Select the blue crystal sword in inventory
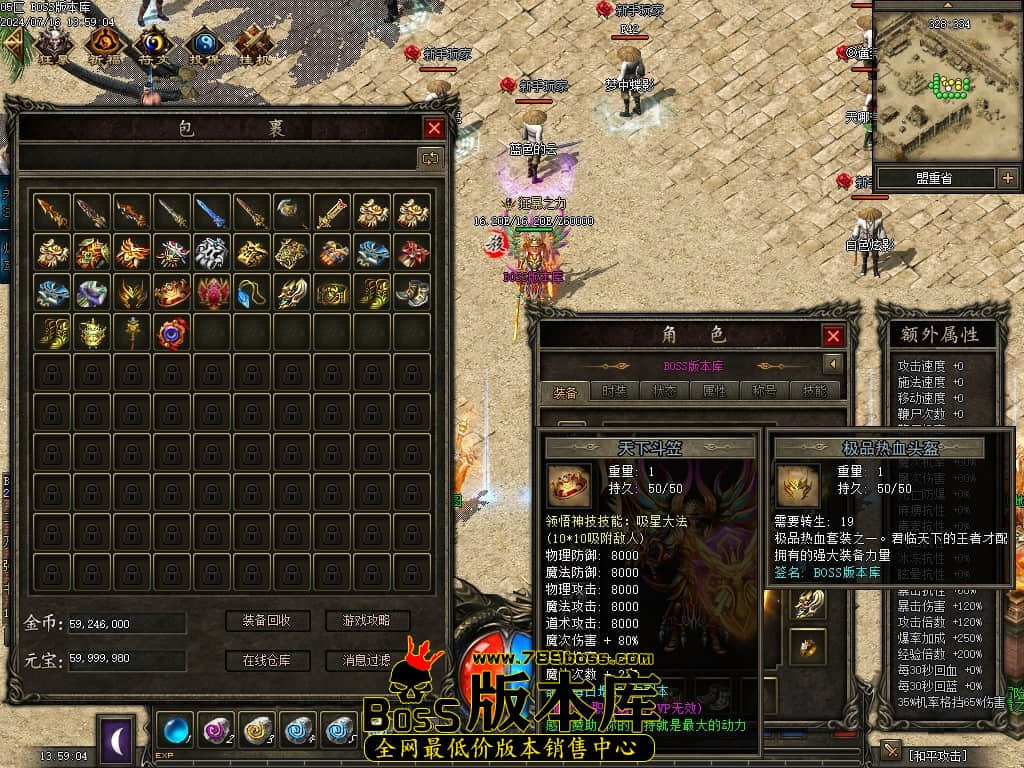This screenshot has height=768, width=1024. 211,212
